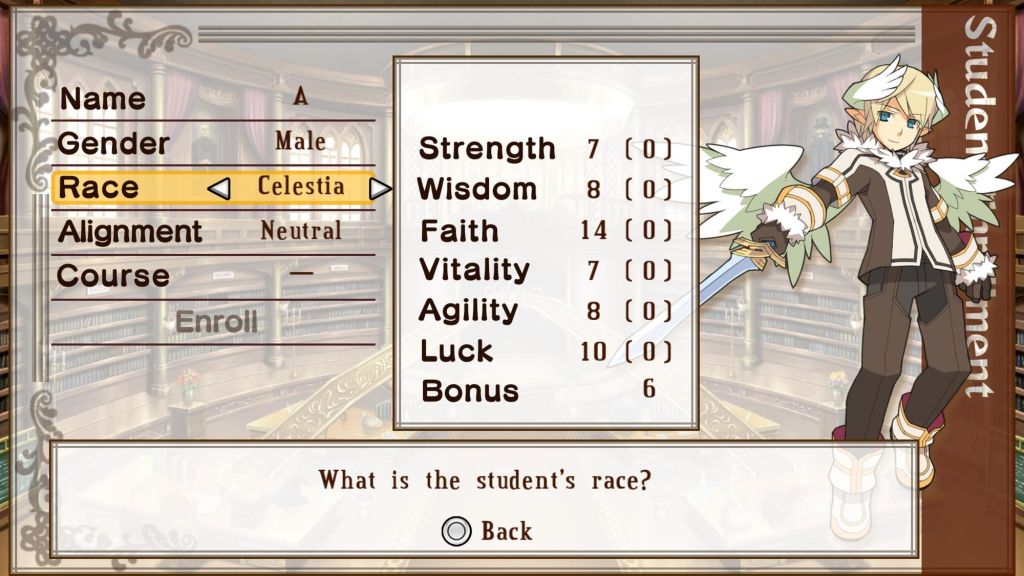Viewport: 1024px width, 576px height.
Task: Select the Name row
Action: pyautogui.click(x=213, y=99)
